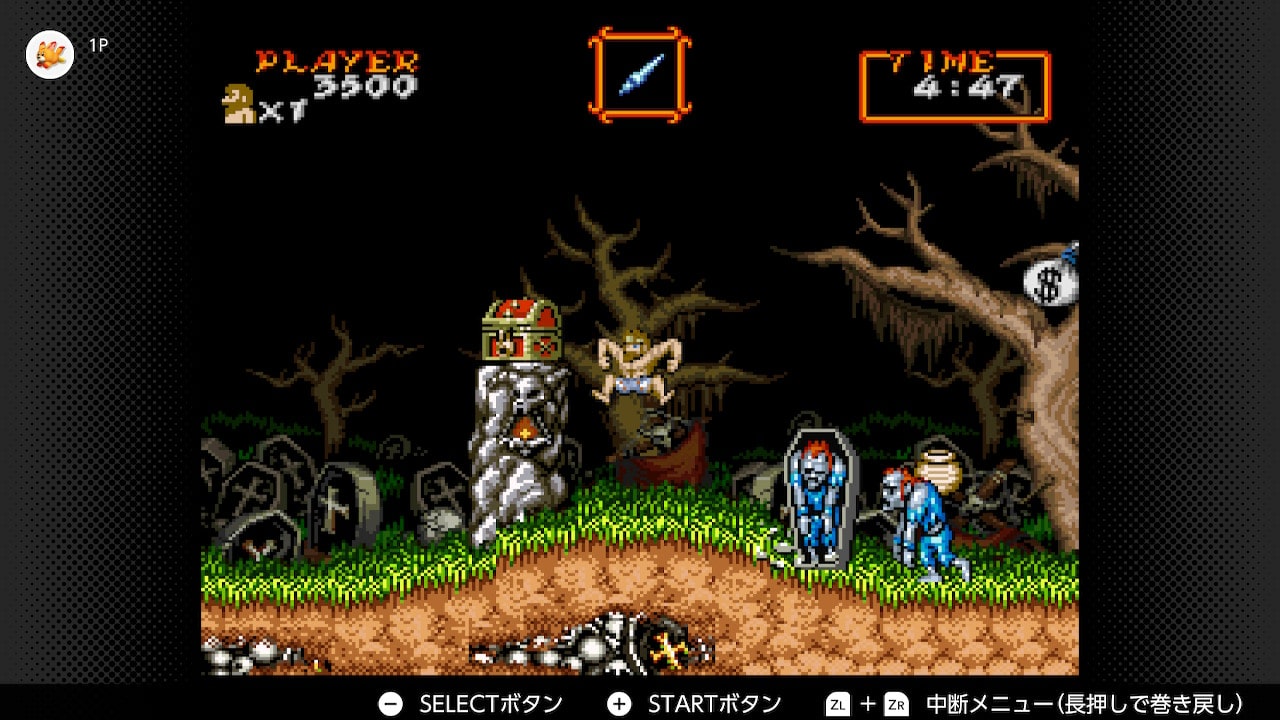1280x720 pixels.
Task: Select the lance weapon icon box
Action: tap(639, 74)
